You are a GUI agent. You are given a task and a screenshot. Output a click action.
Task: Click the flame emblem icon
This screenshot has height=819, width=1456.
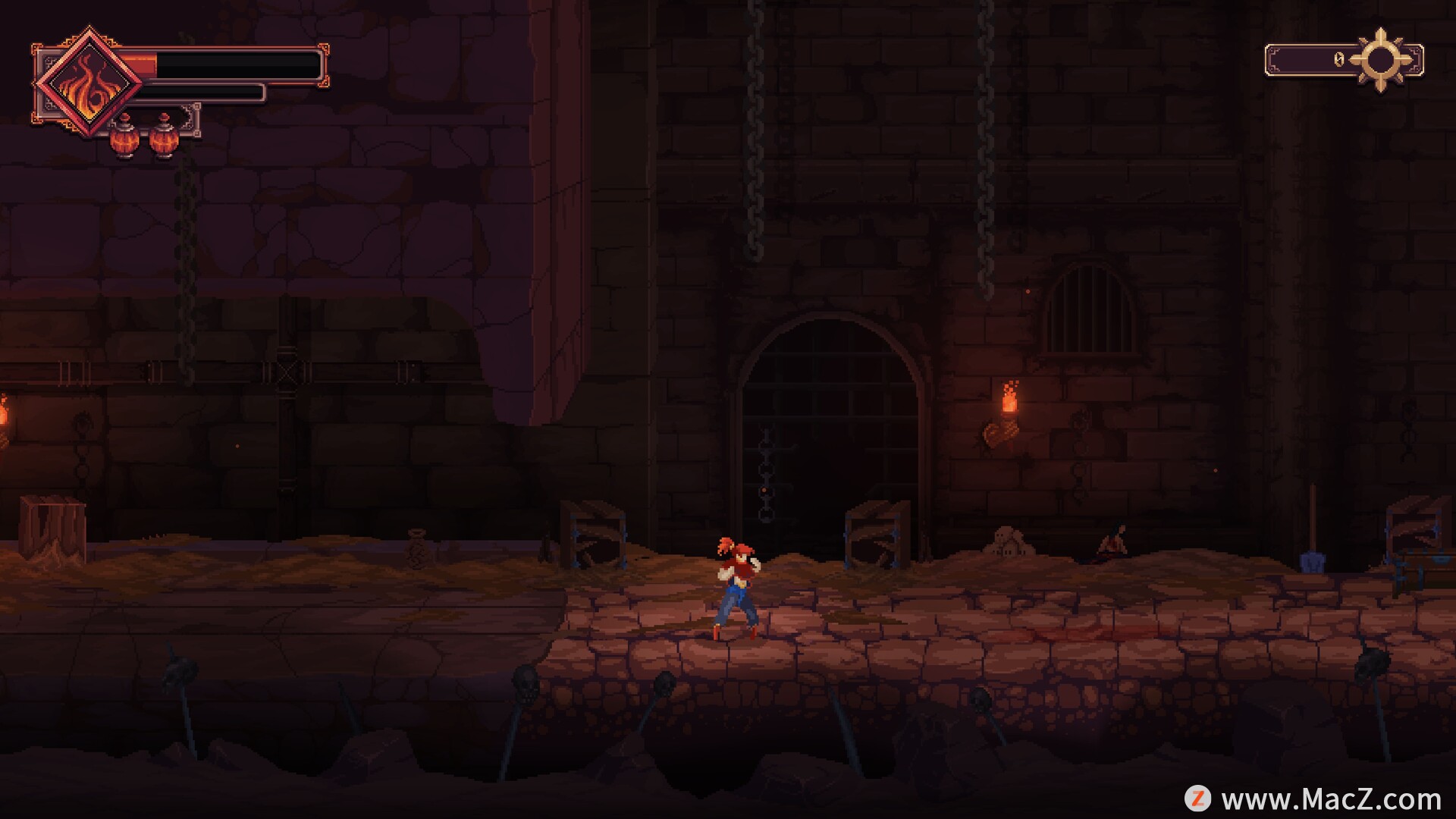point(89,82)
